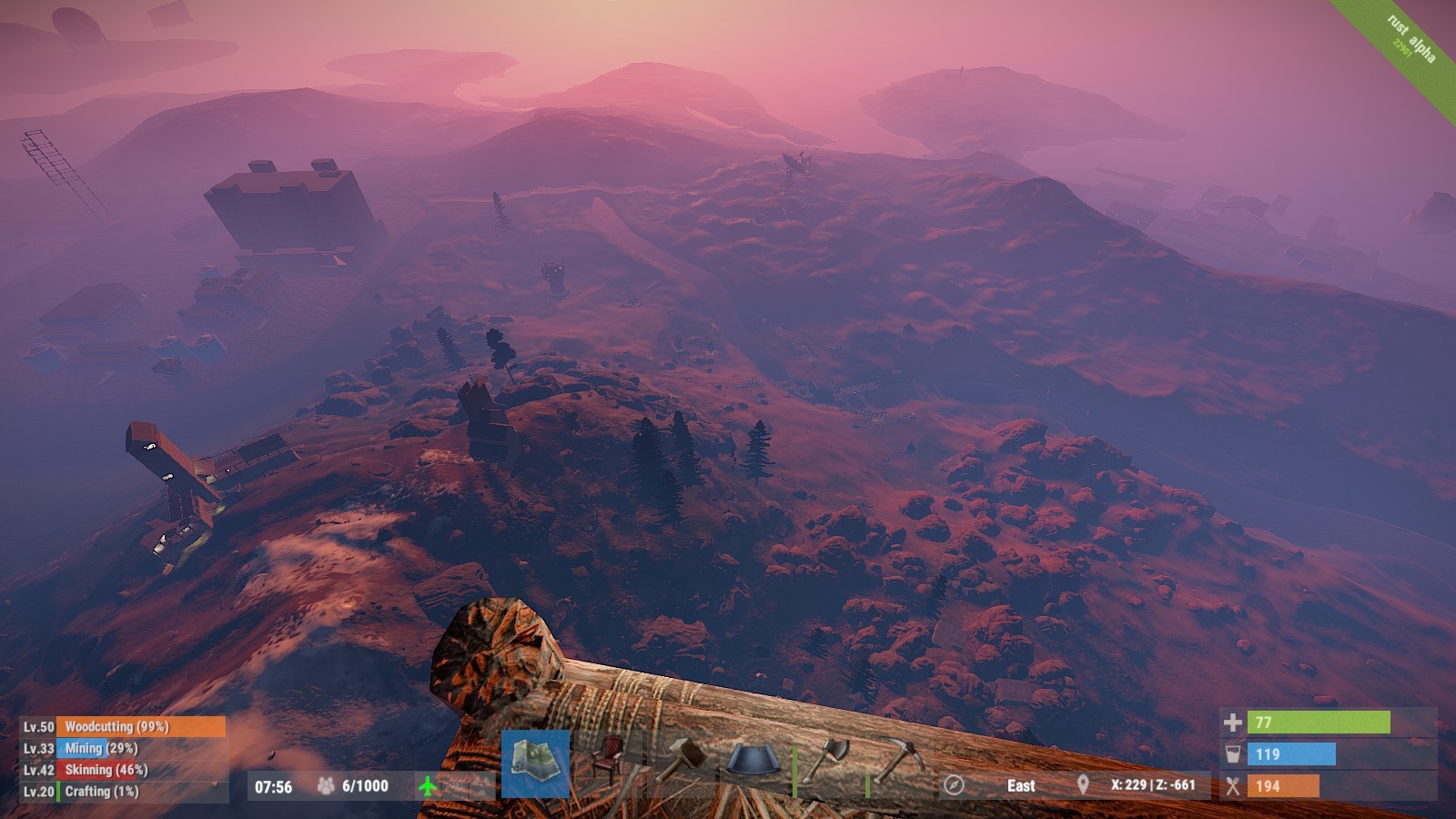
Task: Click the map pin coordinates icon
Action: coord(1083,784)
